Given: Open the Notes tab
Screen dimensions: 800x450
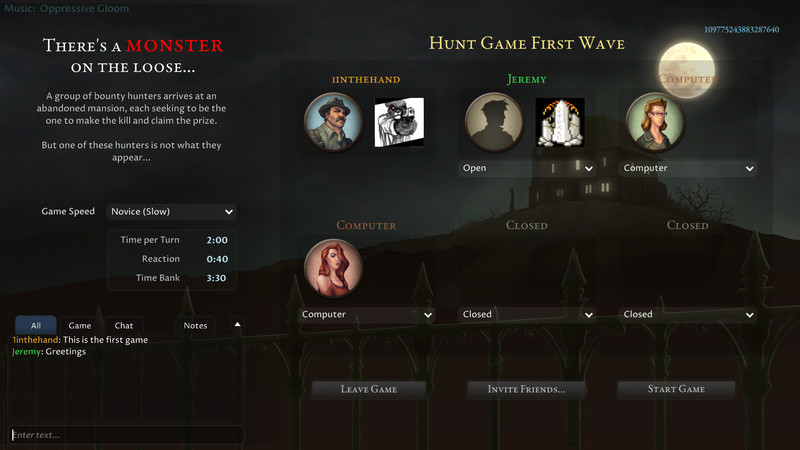Looking at the screenshot, I should pyautogui.click(x=195, y=325).
